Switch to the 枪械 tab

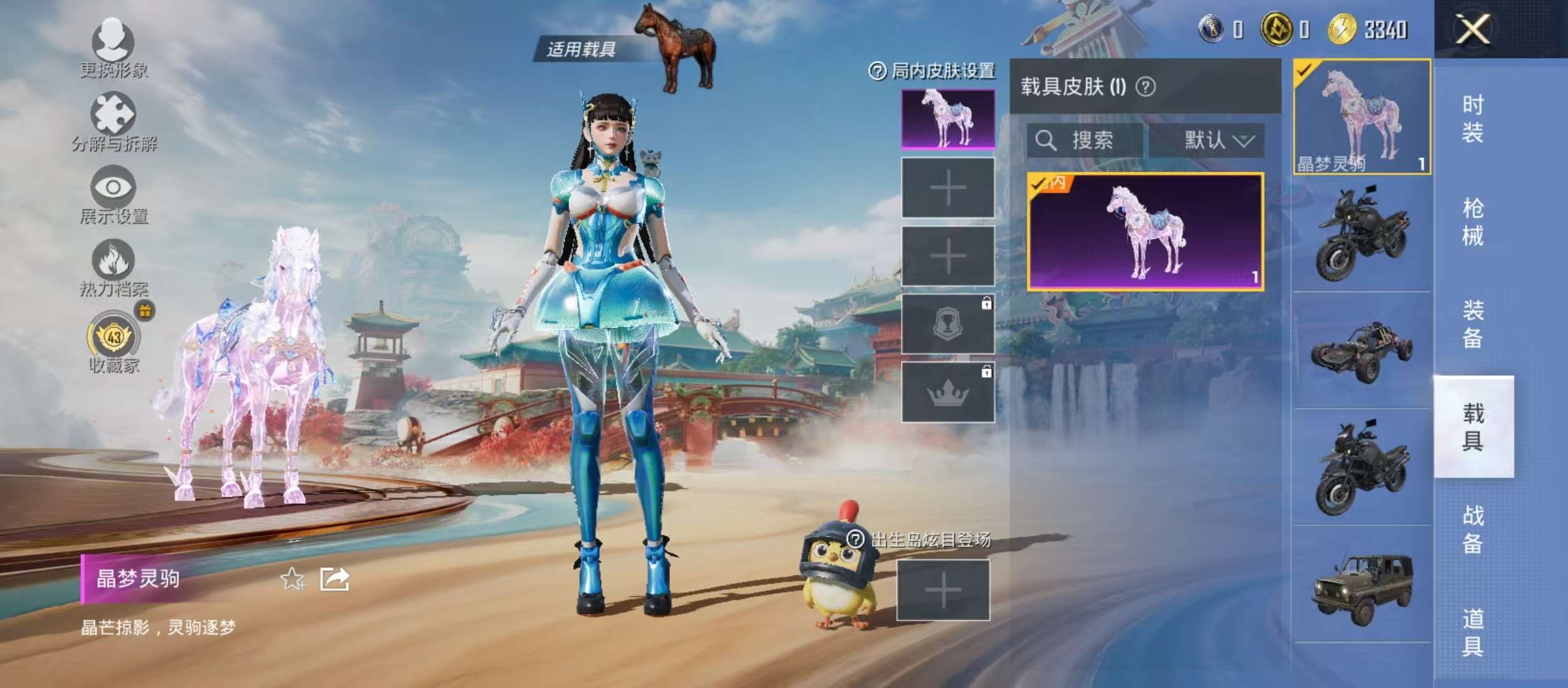[x=1472, y=222]
